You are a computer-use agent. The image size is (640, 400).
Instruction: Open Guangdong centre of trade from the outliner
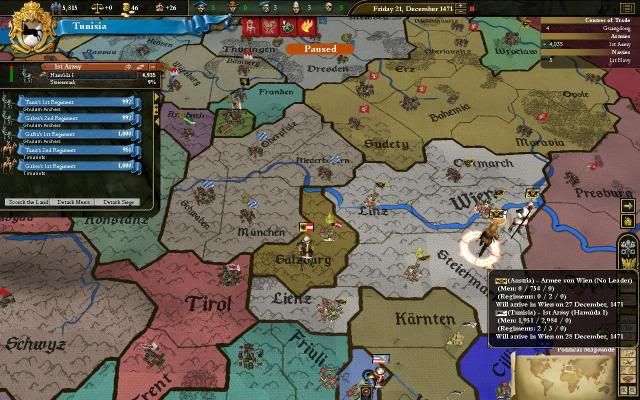609,28
